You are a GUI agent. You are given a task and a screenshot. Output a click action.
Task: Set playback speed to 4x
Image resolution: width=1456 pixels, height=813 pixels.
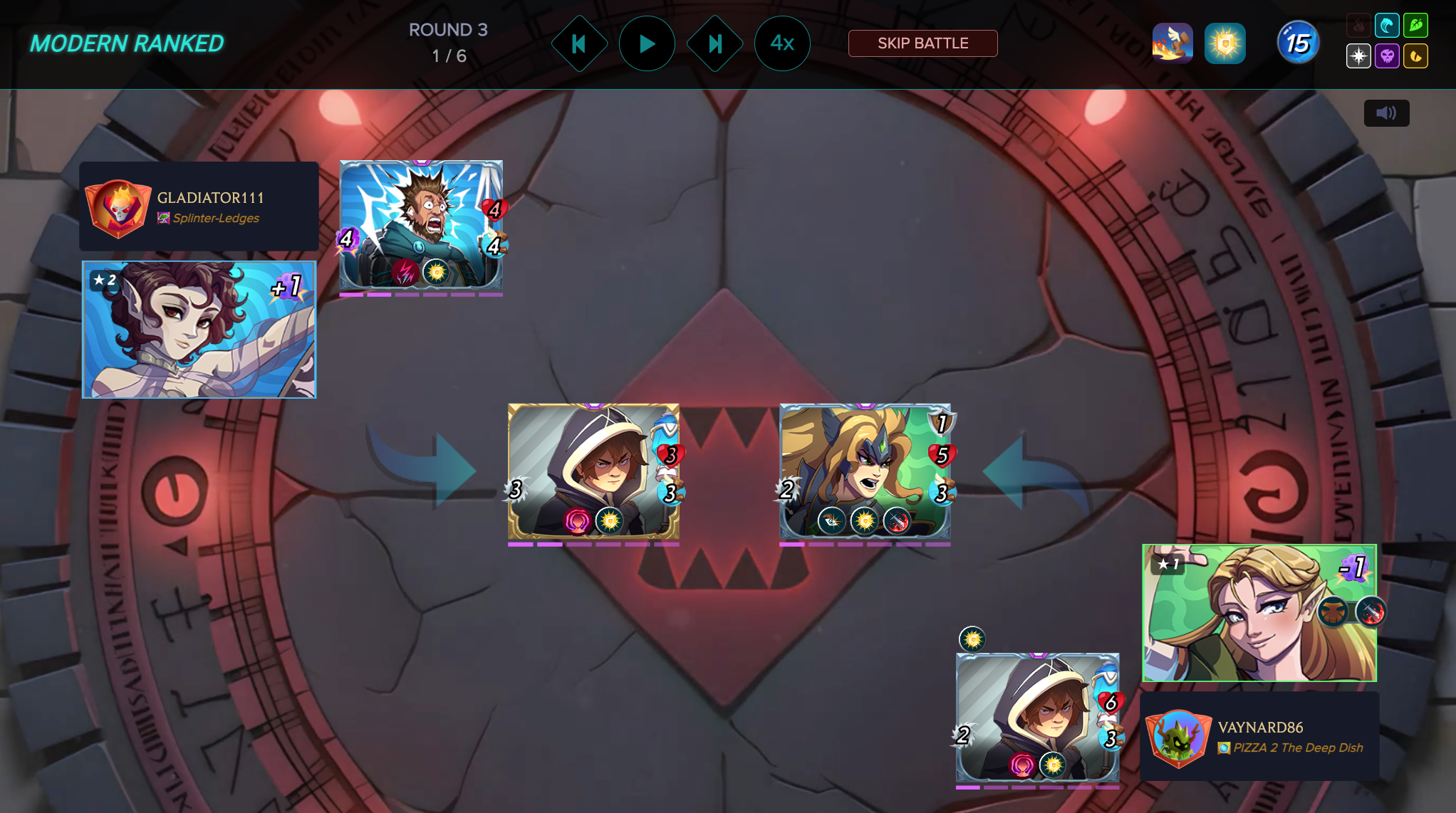click(x=782, y=44)
